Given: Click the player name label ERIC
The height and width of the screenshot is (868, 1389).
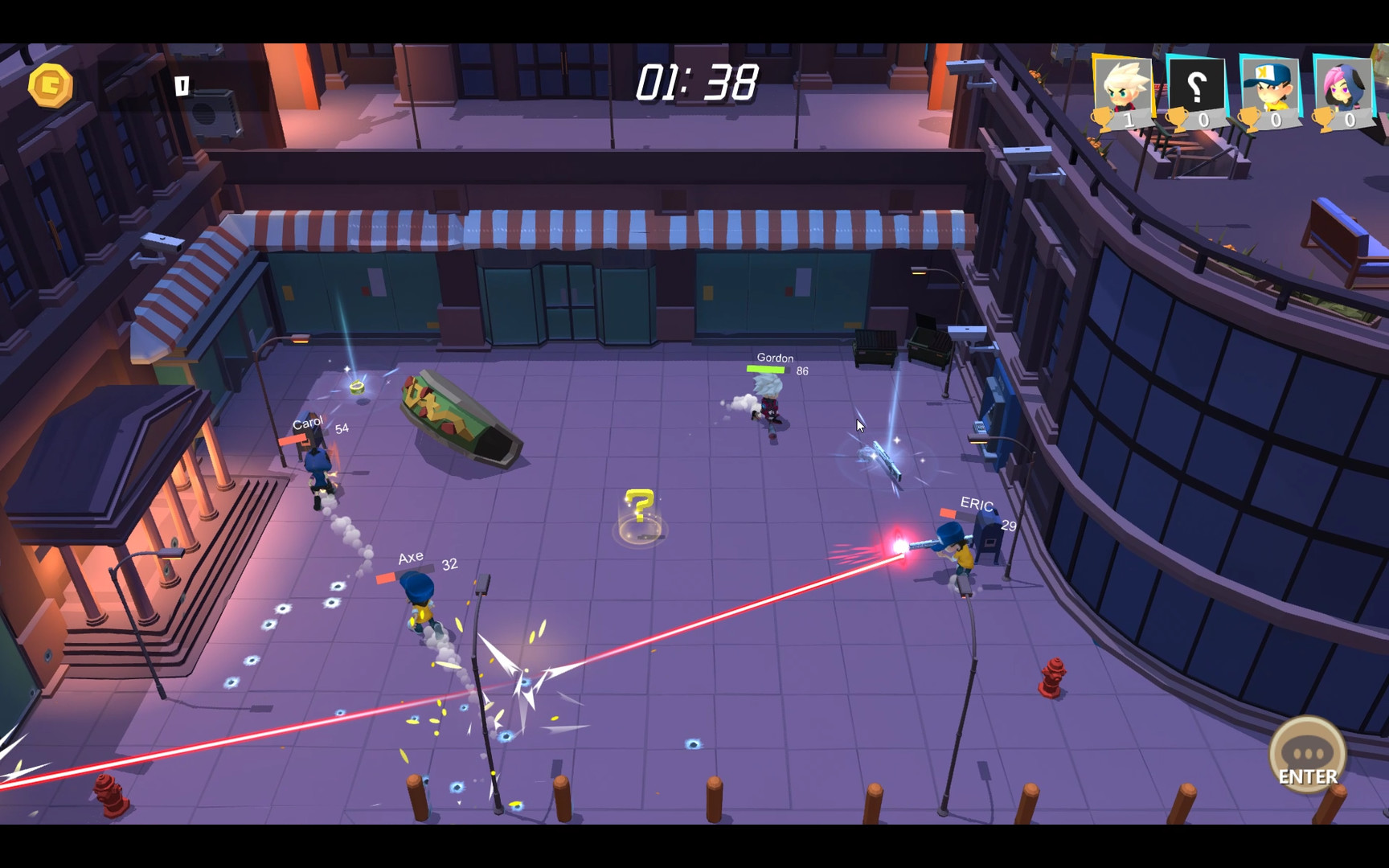Looking at the screenshot, I should (x=975, y=504).
